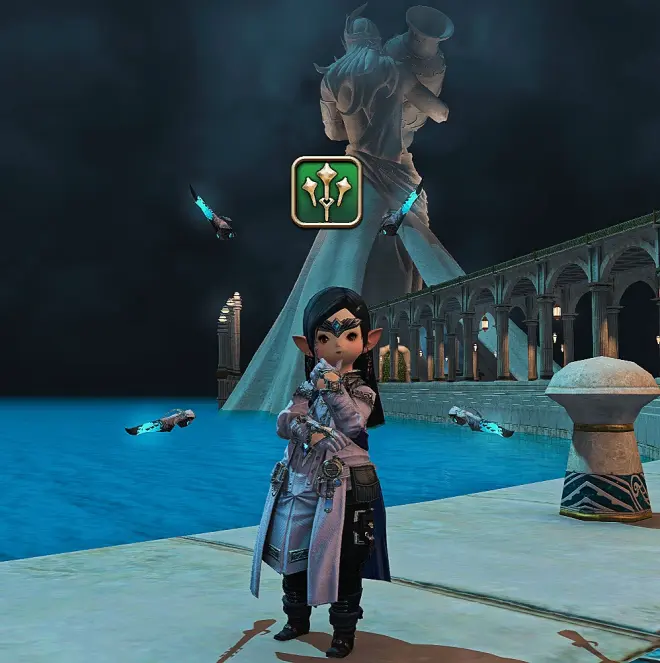Click the green Sage job icon
Viewport: 660px width, 663px height.
coord(326,191)
